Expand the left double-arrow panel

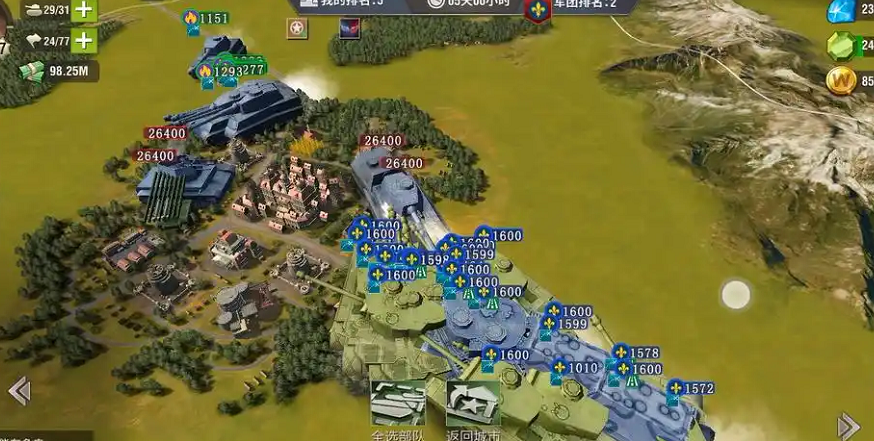point(18,391)
